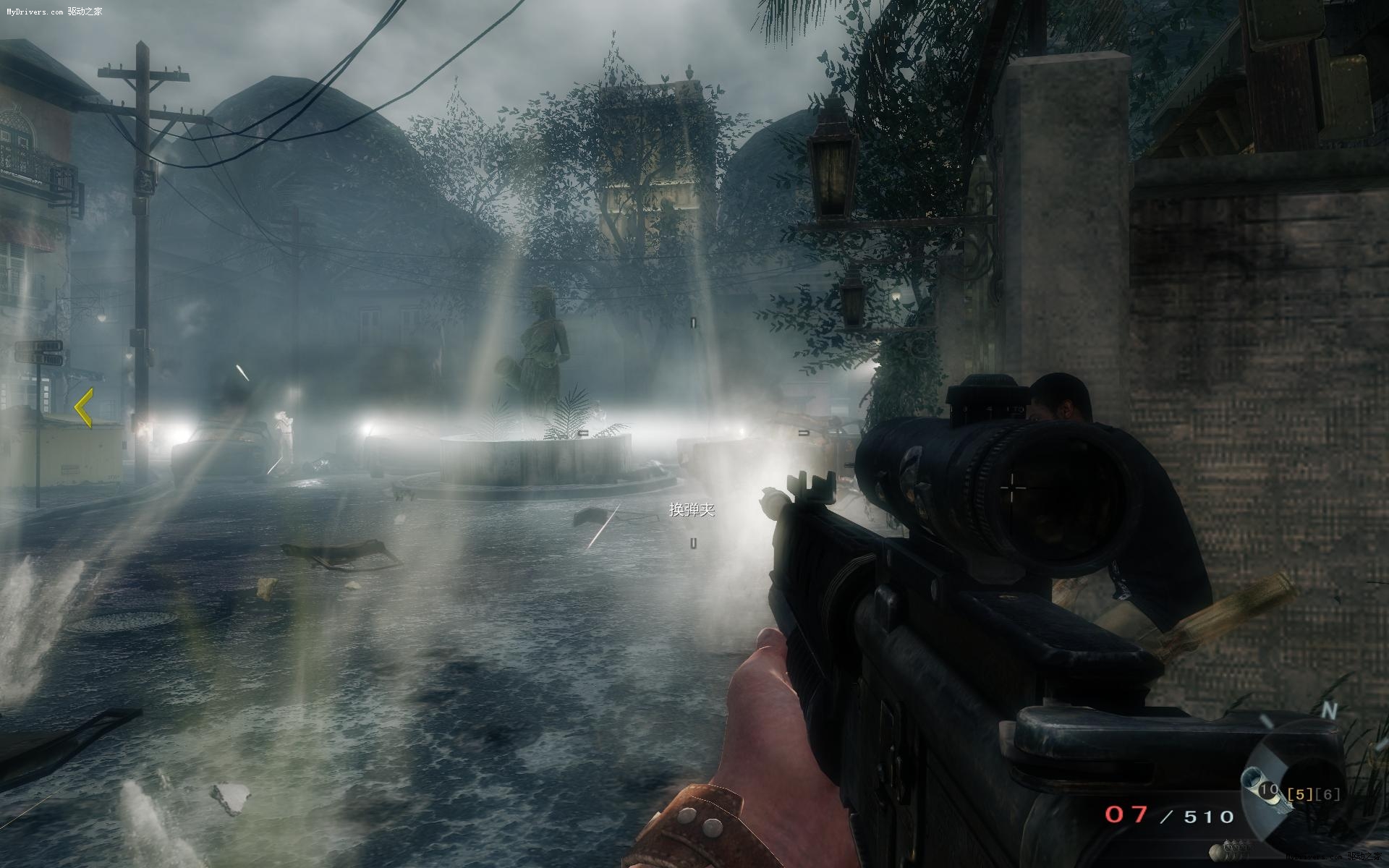Select the grenade launcher attachment icon
This screenshot has width=1389, height=868.
(x=1255, y=783)
